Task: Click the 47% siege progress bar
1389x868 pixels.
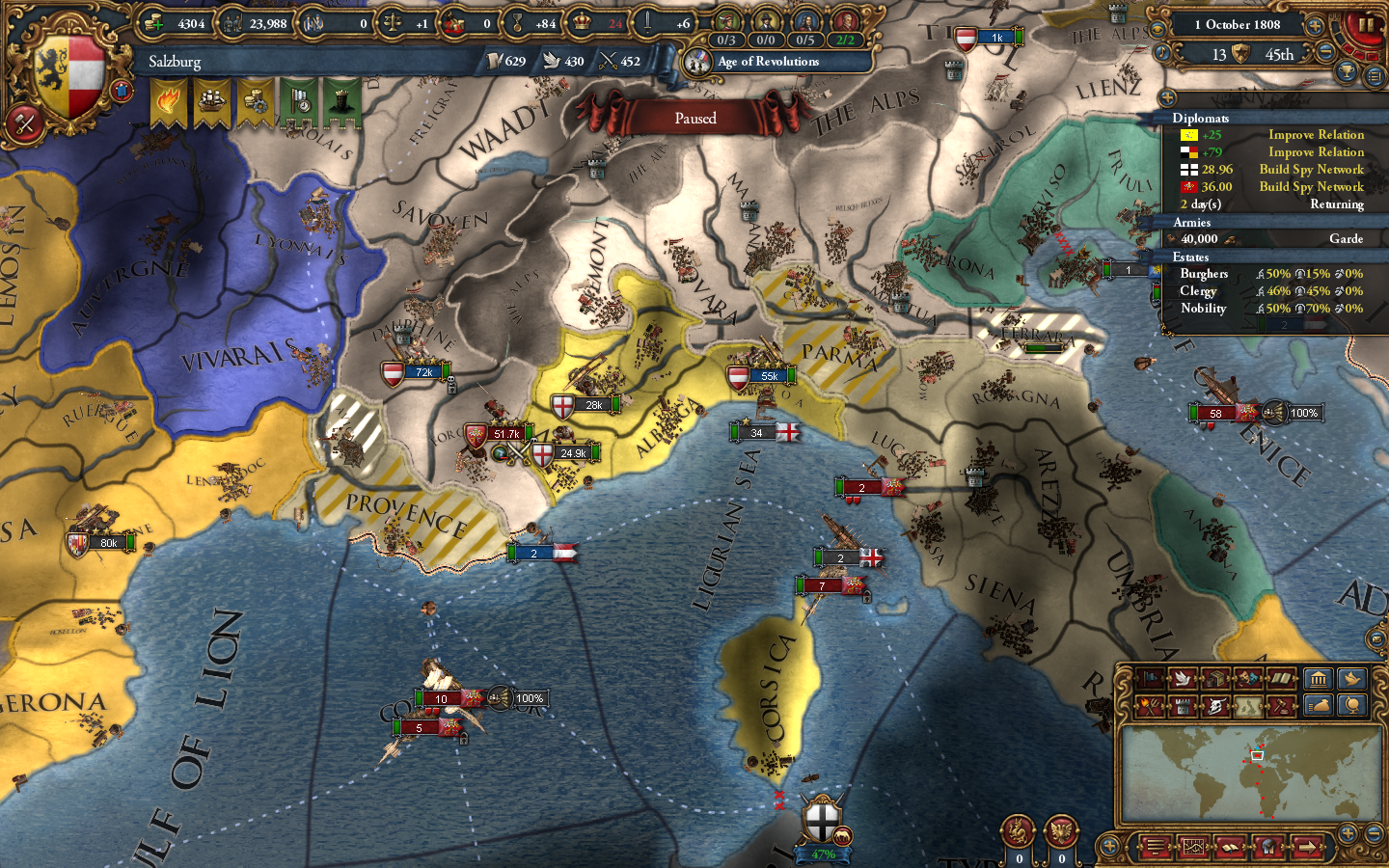Action: click(822, 854)
